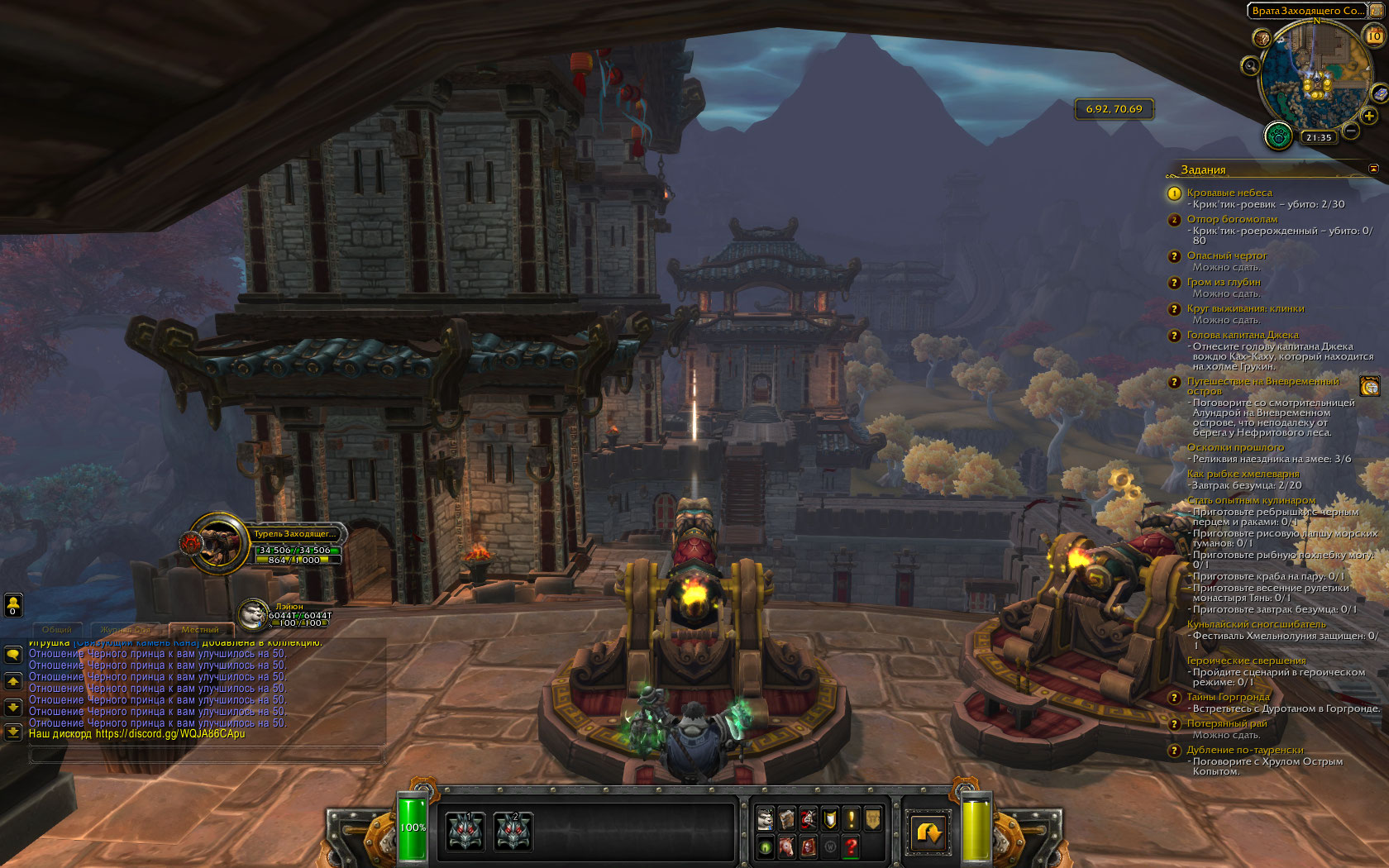This screenshot has width=1389, height=868.
Task: Open the chat menu speech bubble button
Action: 13,655
